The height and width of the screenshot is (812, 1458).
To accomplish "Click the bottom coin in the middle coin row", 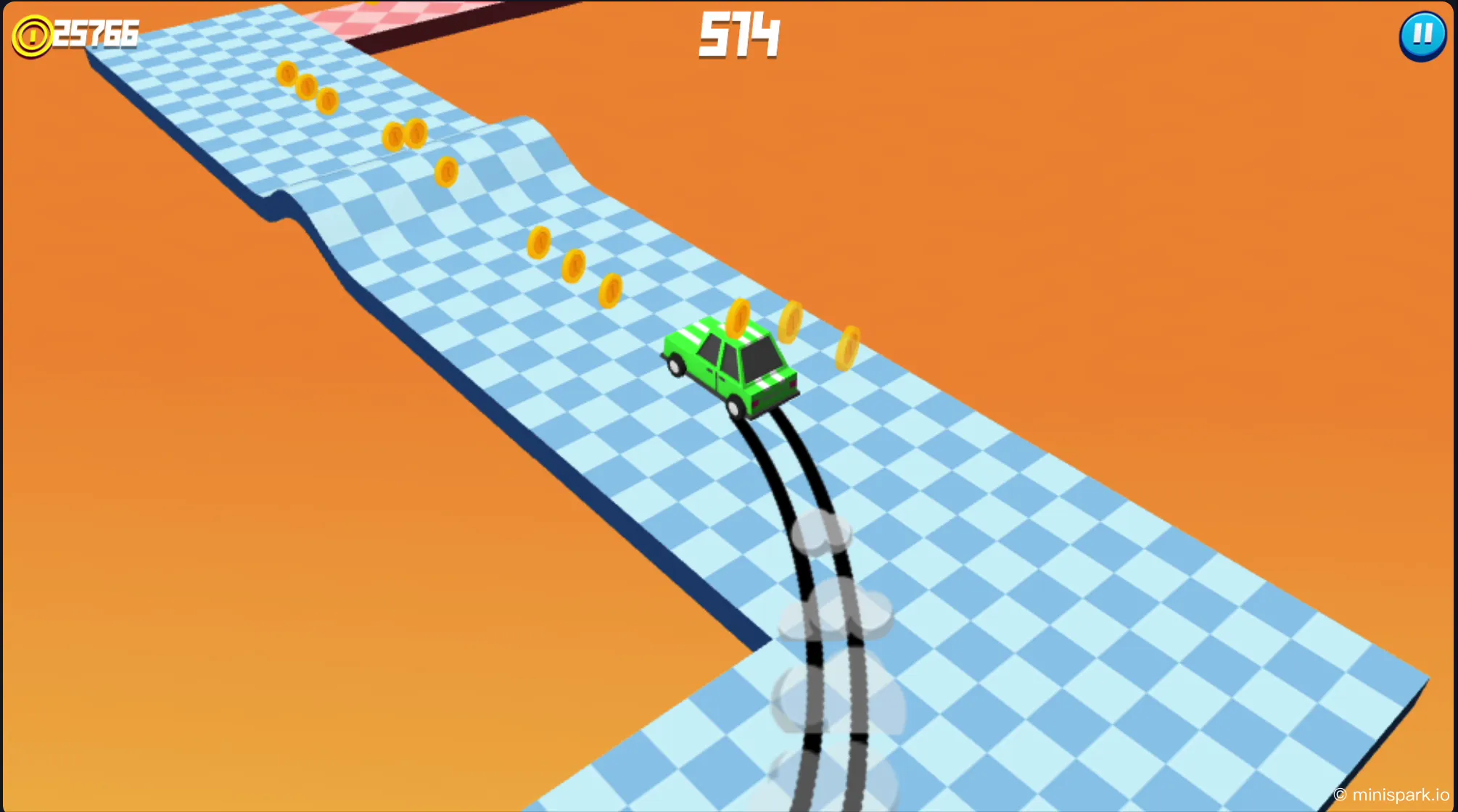I will [x=610, y=291].
